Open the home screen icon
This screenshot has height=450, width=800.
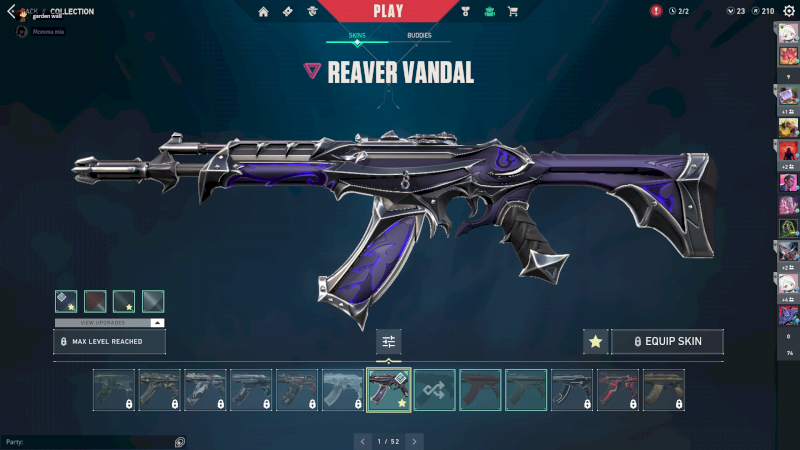pyautogui.click(x=264, y=11)
